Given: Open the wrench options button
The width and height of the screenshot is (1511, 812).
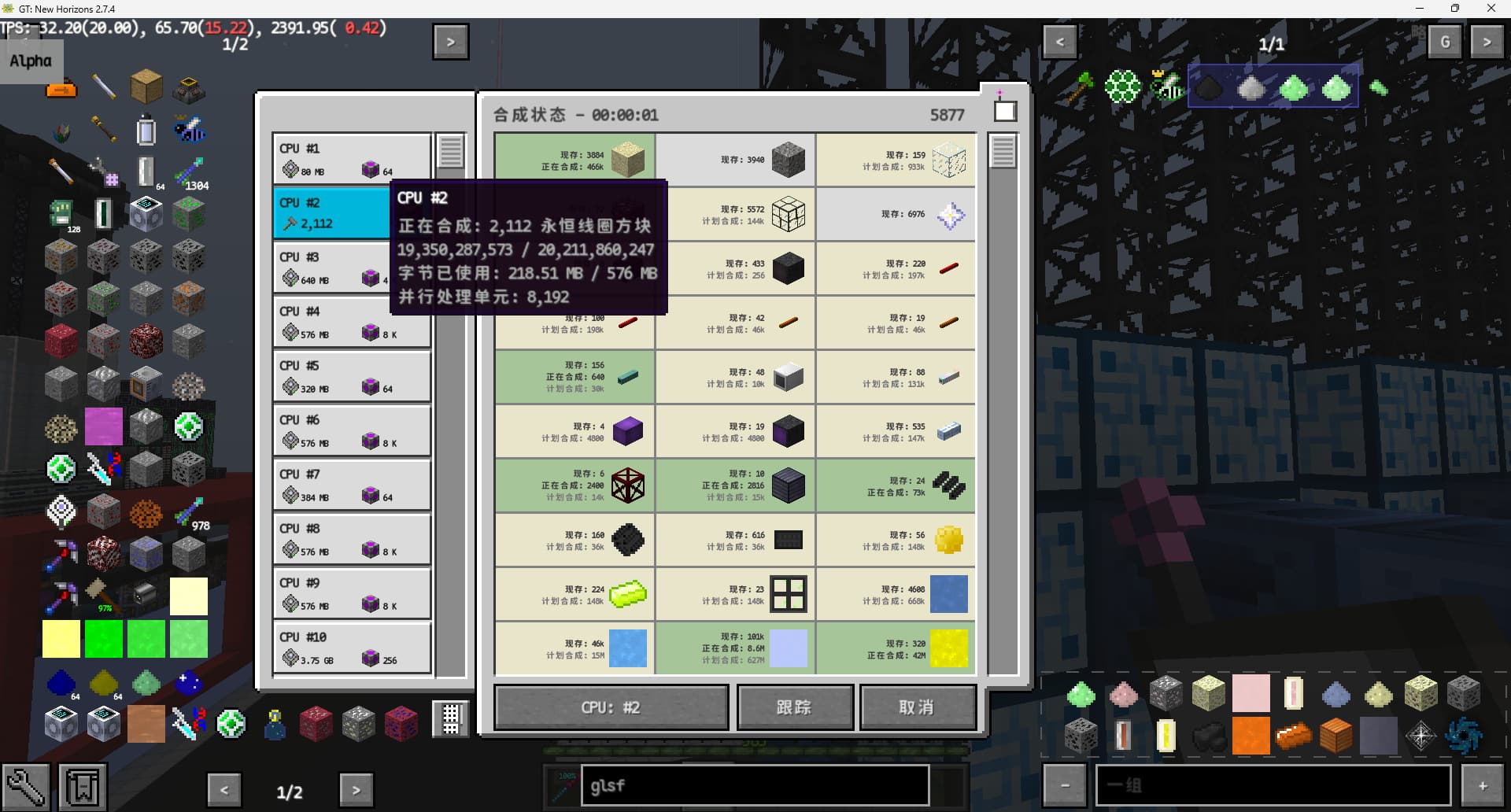Looking at the screenshot, I should (x=25, y=786).
